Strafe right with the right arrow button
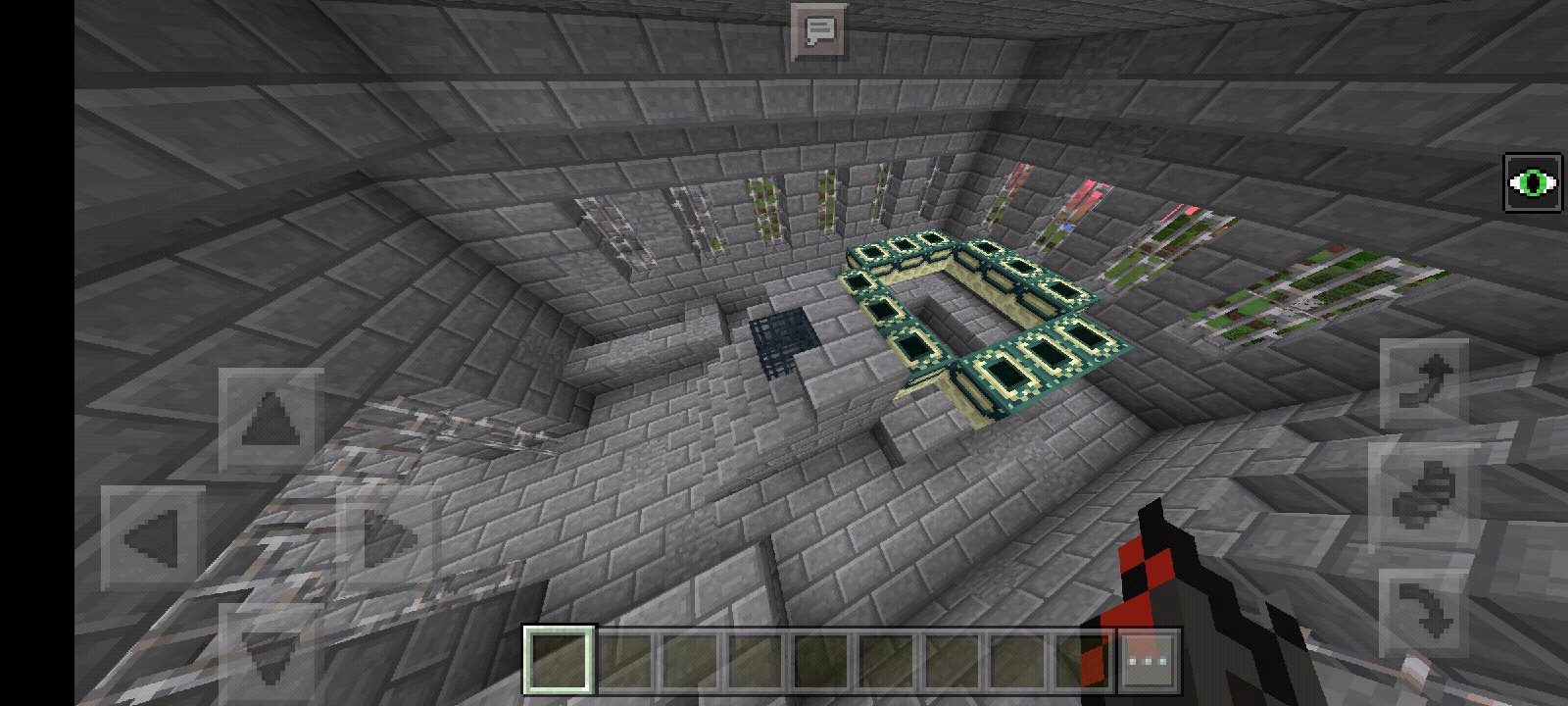Viewport: 1568px width, 706px height. pos(388,538)
